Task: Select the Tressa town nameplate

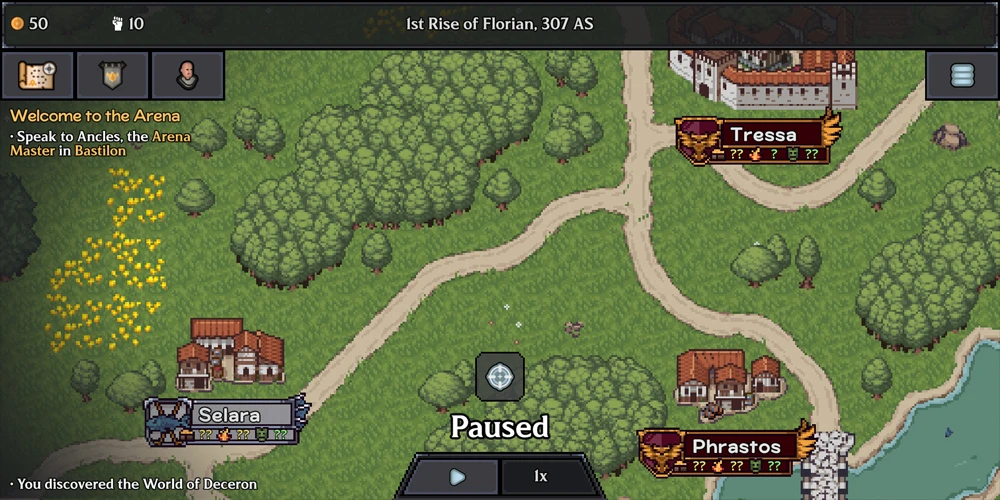Action: (x=762, y=135)
